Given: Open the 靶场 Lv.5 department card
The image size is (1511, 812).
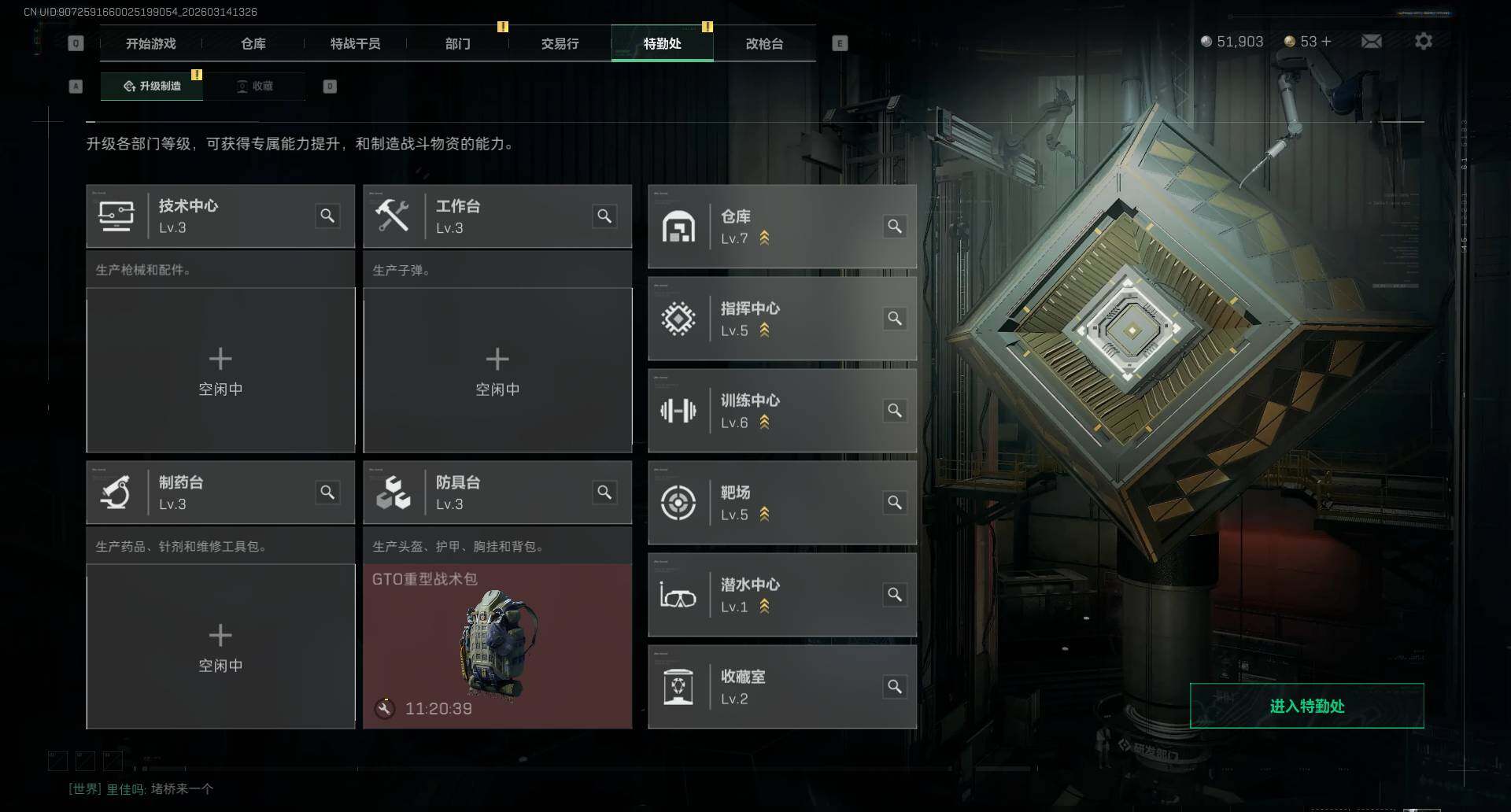Looking at the screenshot, I should point(781,503).
